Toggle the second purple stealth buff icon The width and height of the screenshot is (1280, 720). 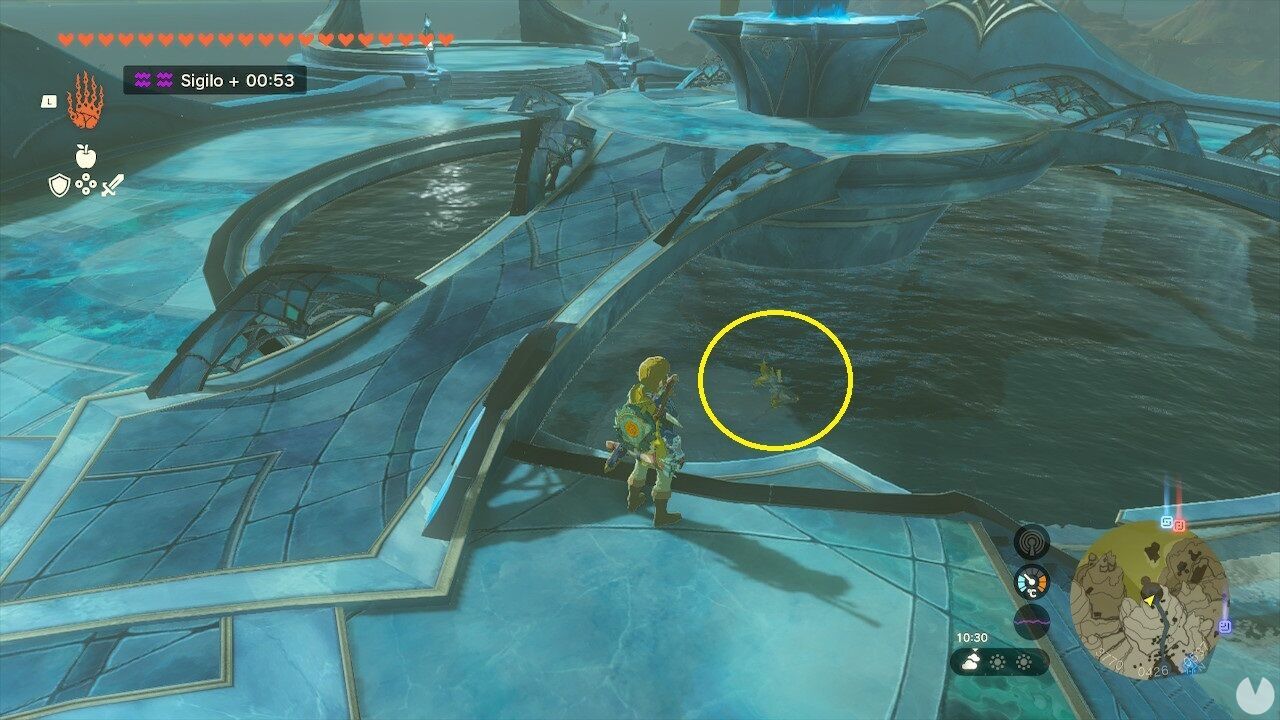click(163, 80)
